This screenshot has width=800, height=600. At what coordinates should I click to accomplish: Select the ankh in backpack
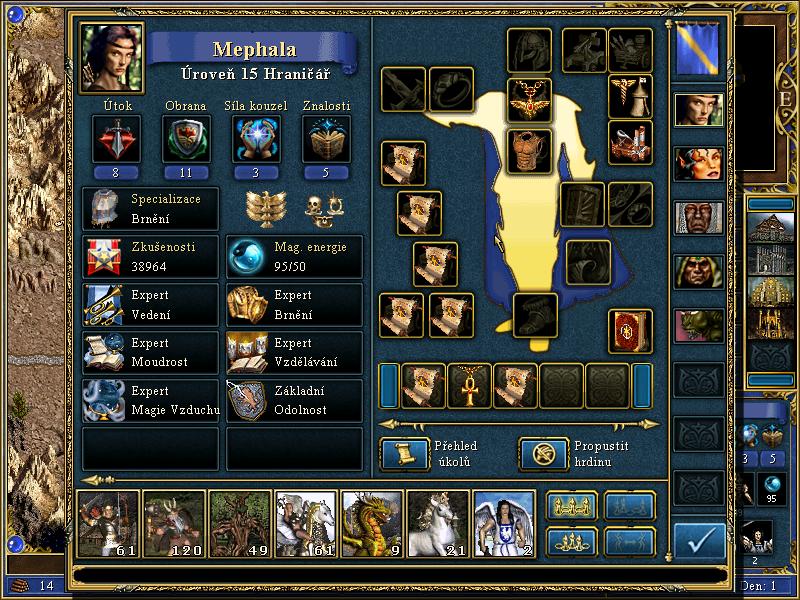click(469, 385)
